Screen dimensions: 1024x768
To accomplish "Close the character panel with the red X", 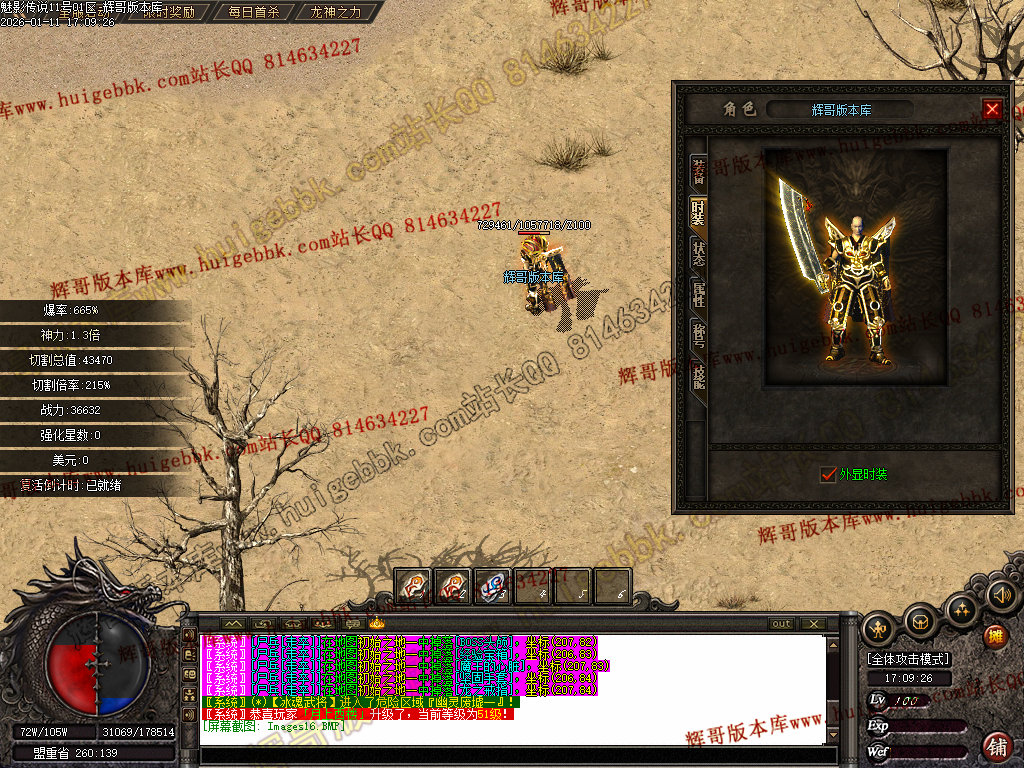I will point(992,109).
